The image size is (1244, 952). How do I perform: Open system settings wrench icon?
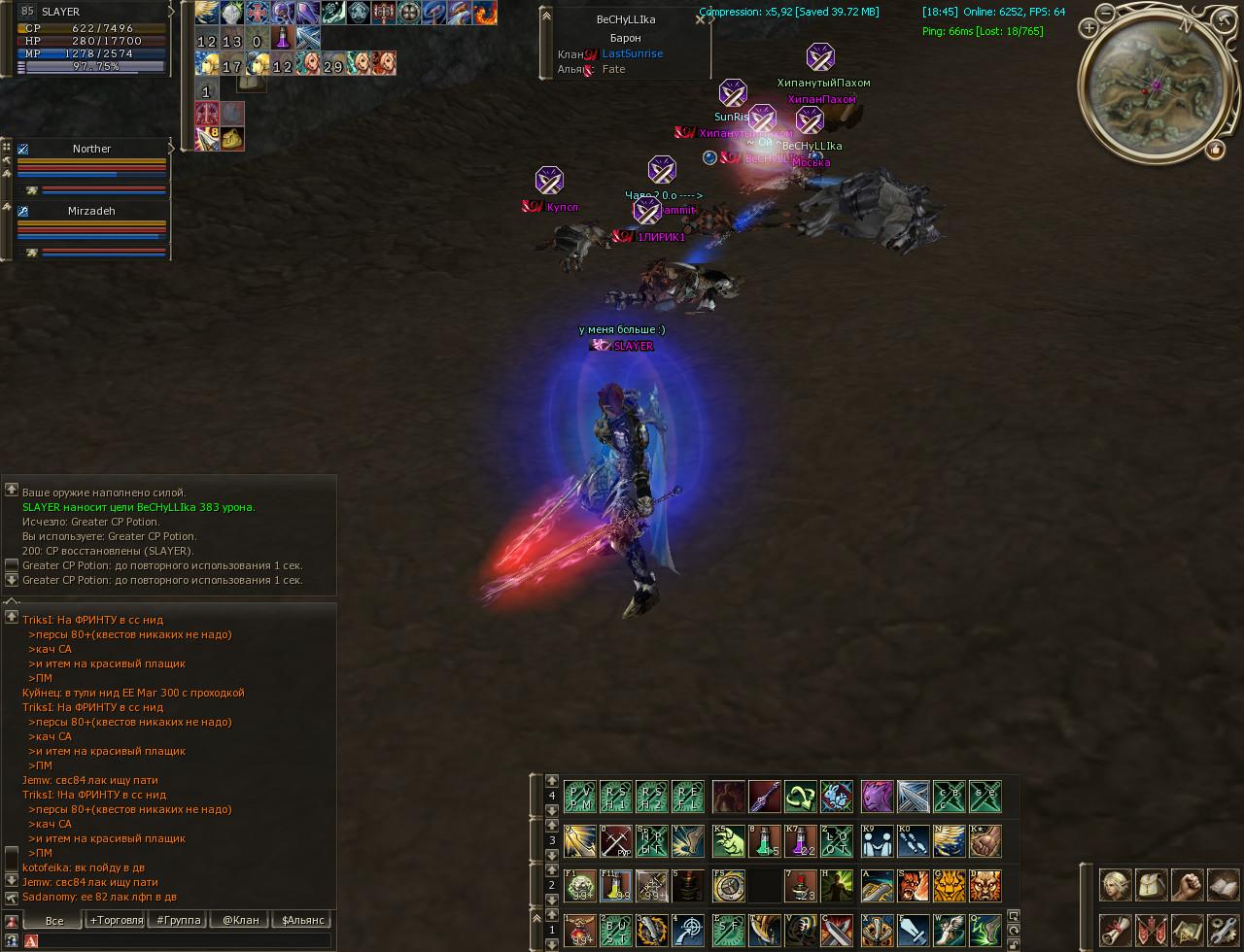tap(1223, 930)
